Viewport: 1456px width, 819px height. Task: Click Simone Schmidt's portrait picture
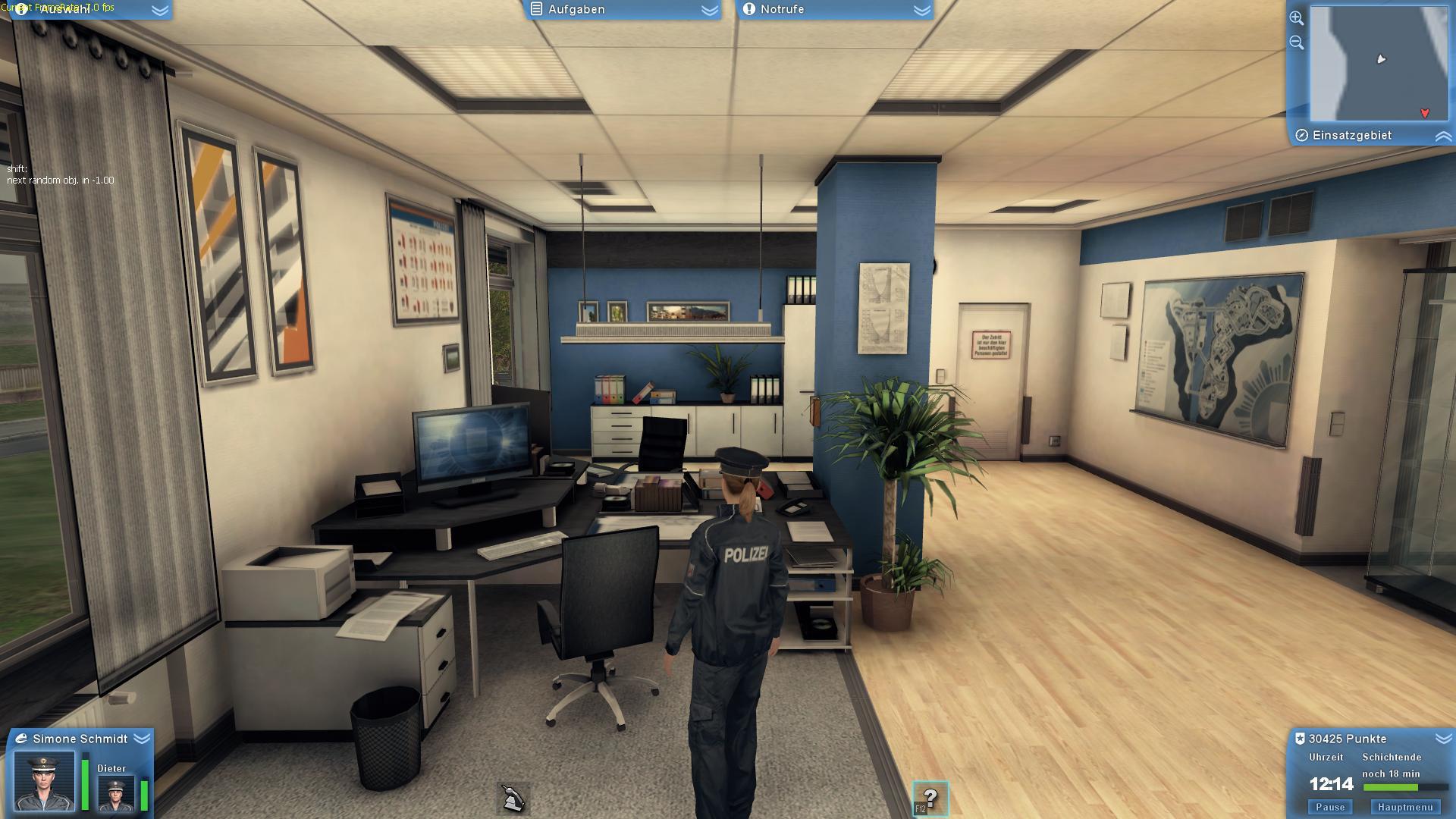point(45,781)
